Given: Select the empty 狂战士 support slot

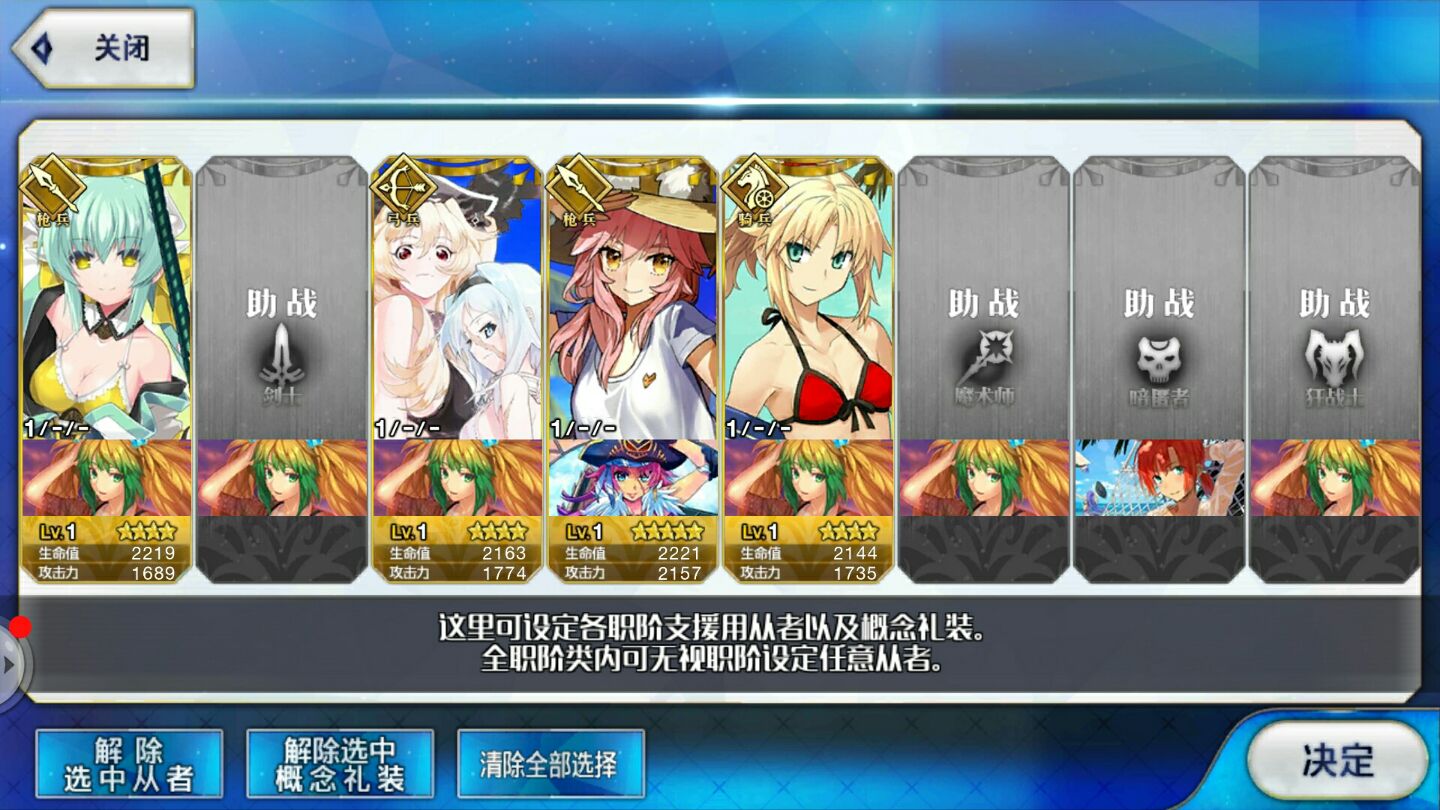Looking at the screenshot, I should pyautogui.click(x=1335, y=300).
